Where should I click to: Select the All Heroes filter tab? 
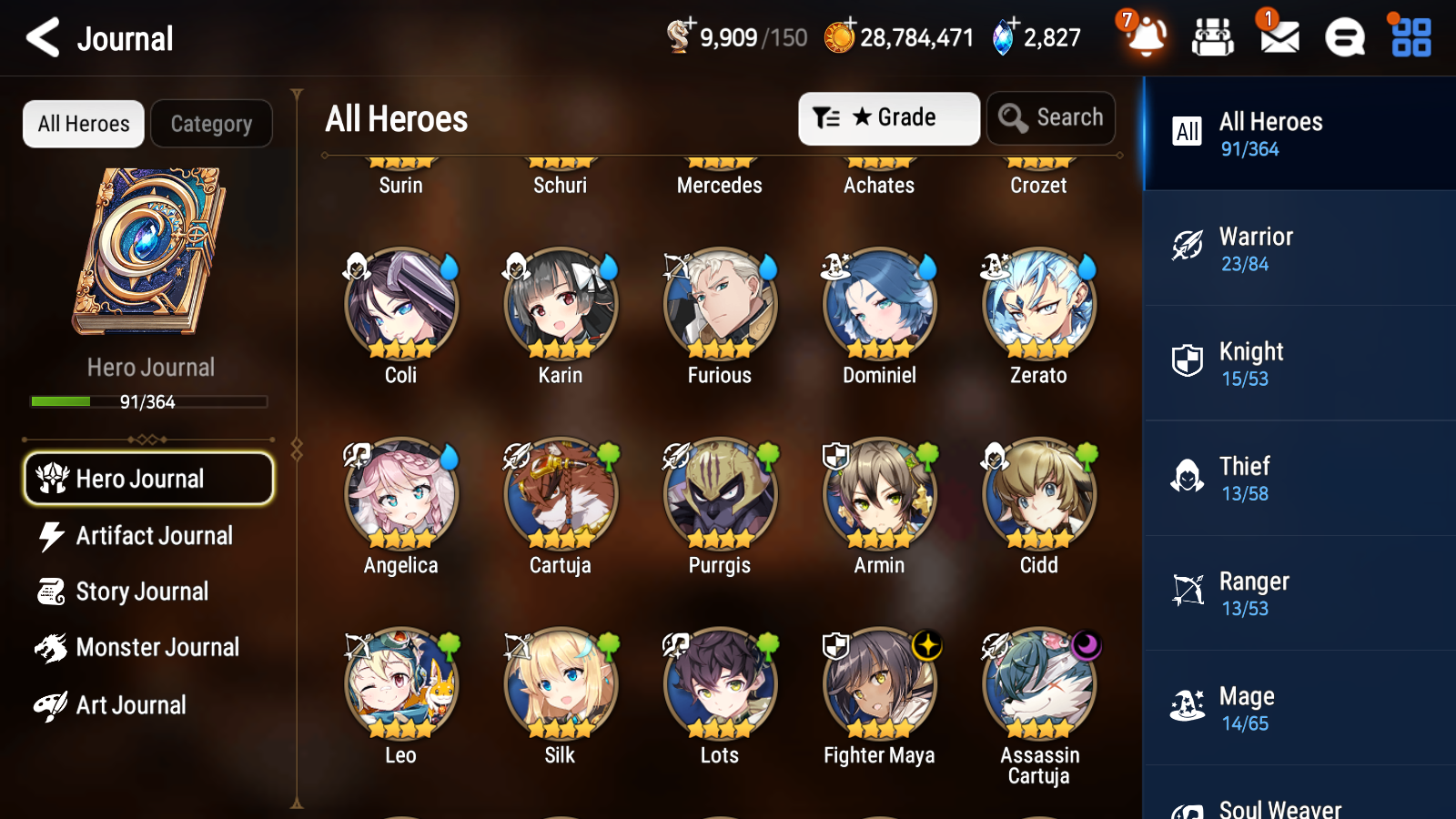[x=83, y=124]
